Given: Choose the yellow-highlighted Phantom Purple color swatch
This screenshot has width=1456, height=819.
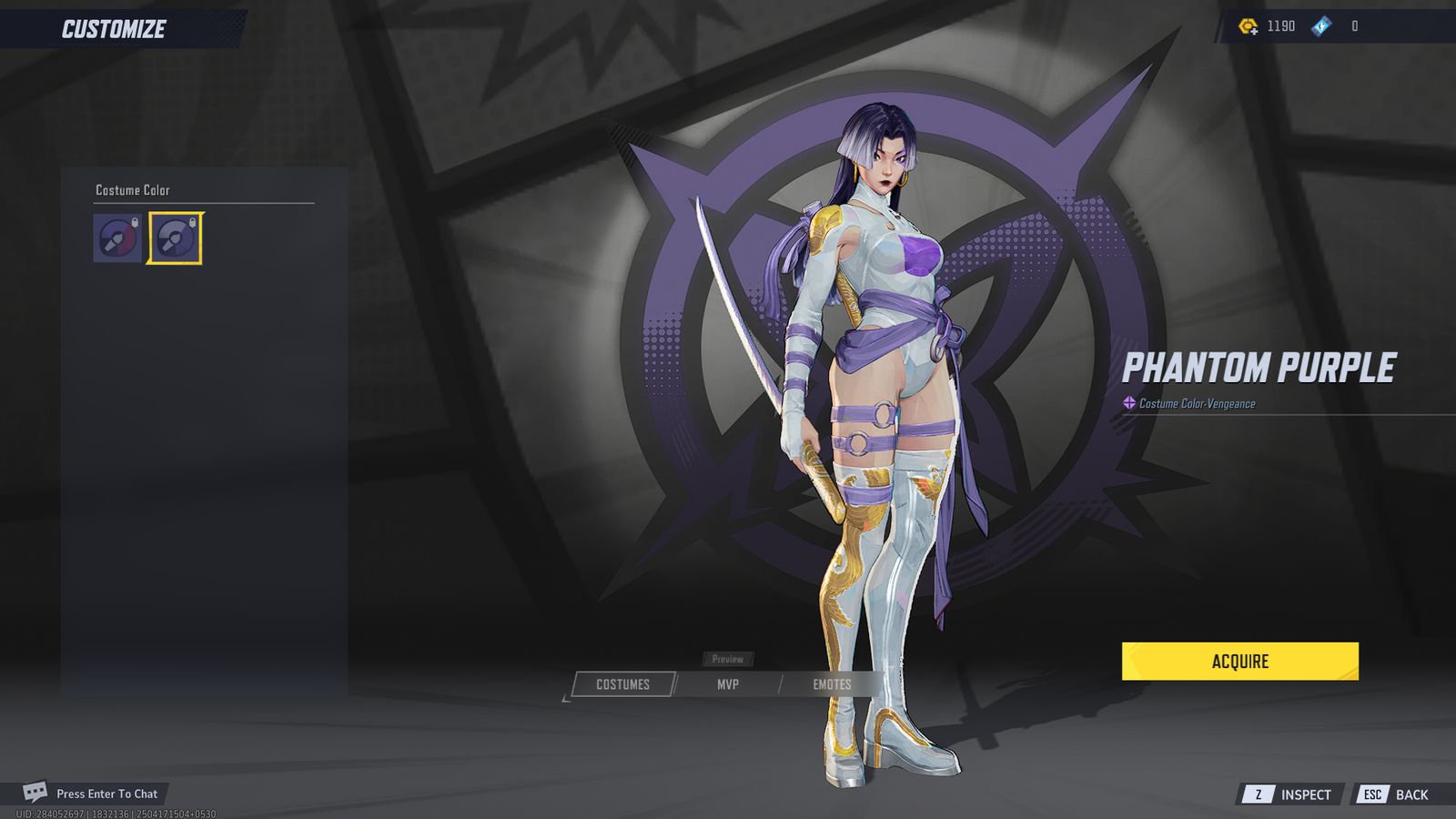Looking at the screenshot, I should (175, 238).
